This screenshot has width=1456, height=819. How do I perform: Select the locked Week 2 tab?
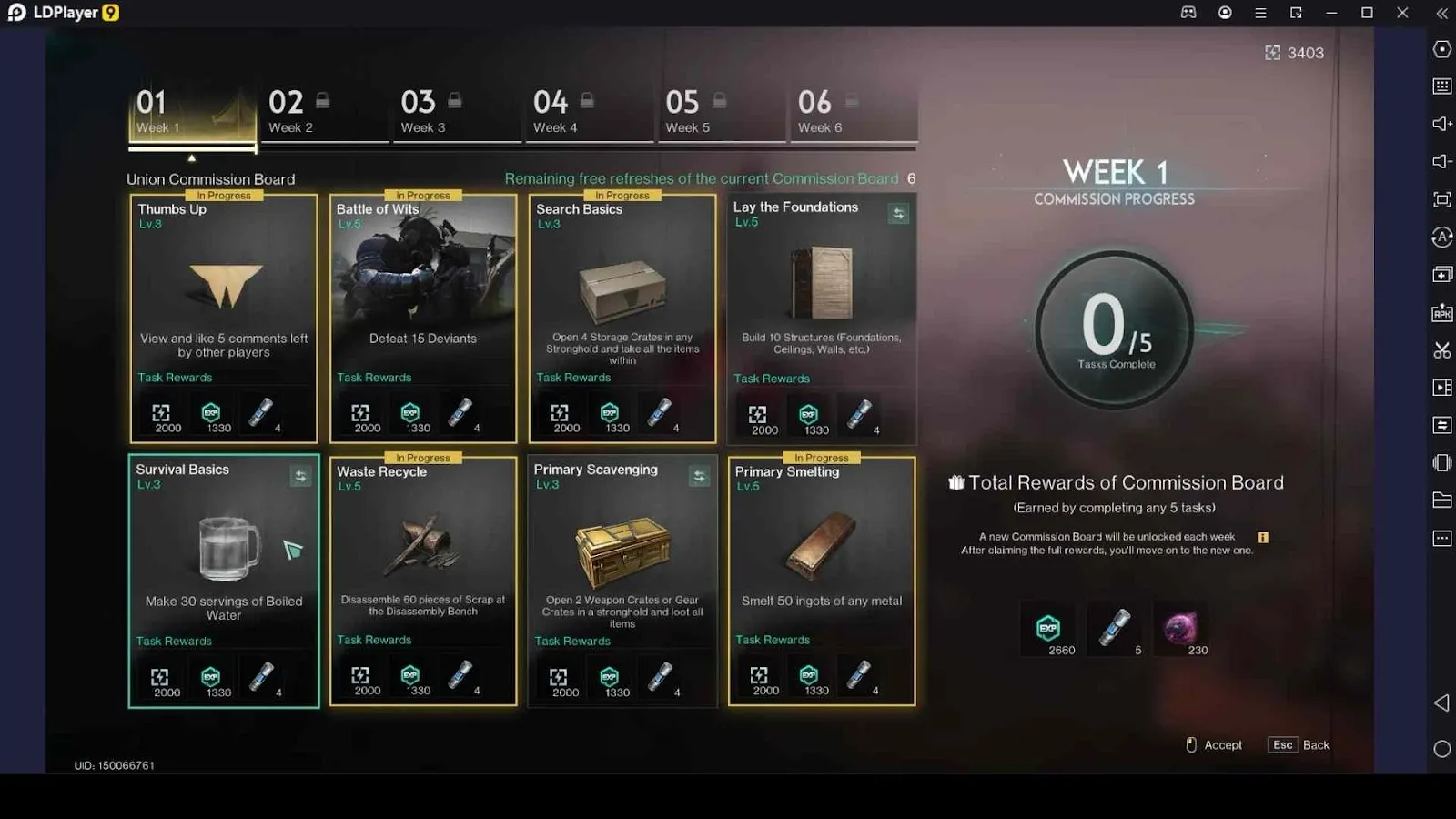pyautogui.click(x=323, y=113)
